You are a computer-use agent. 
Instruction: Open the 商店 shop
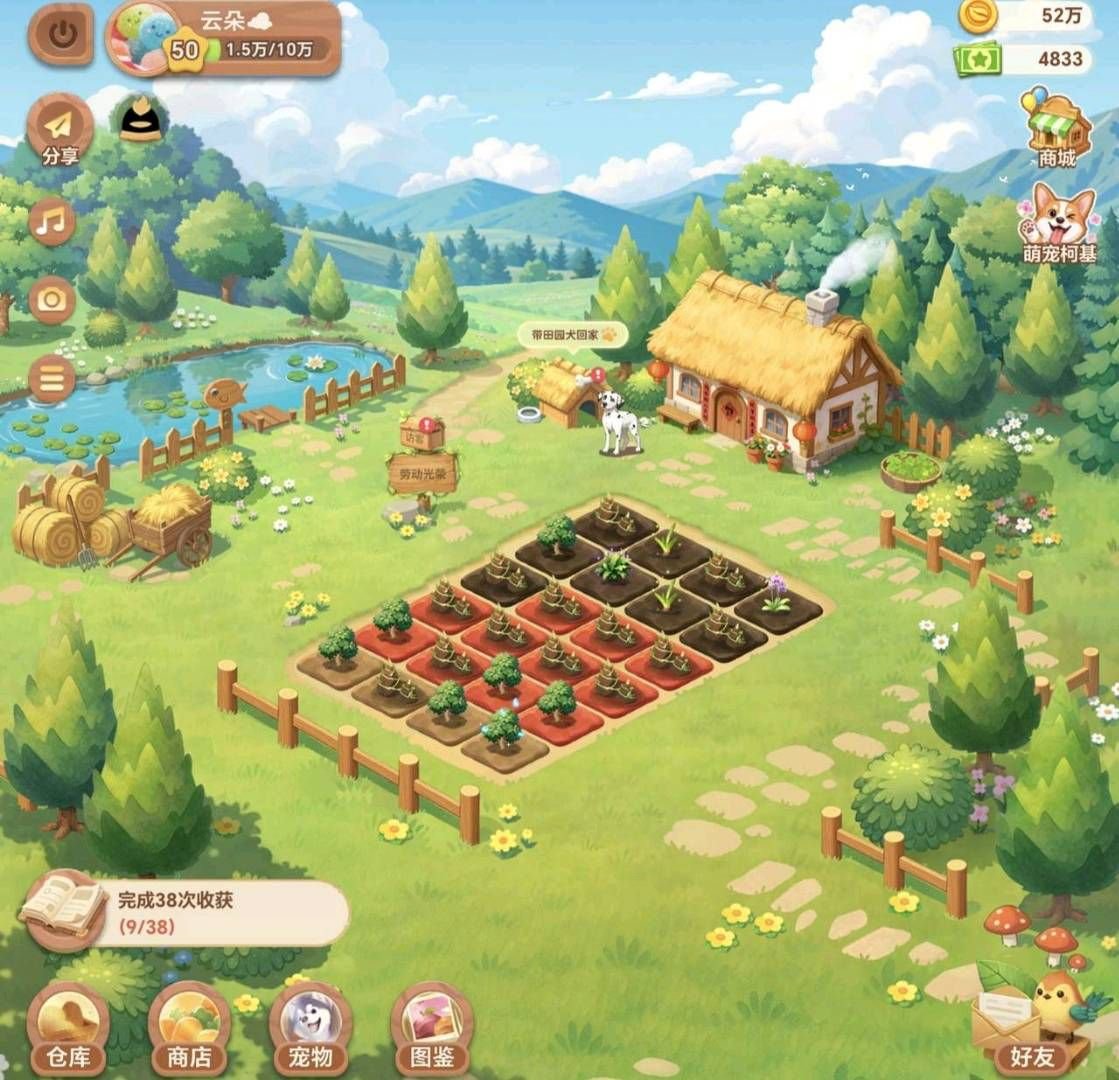tap(190, 1027)
